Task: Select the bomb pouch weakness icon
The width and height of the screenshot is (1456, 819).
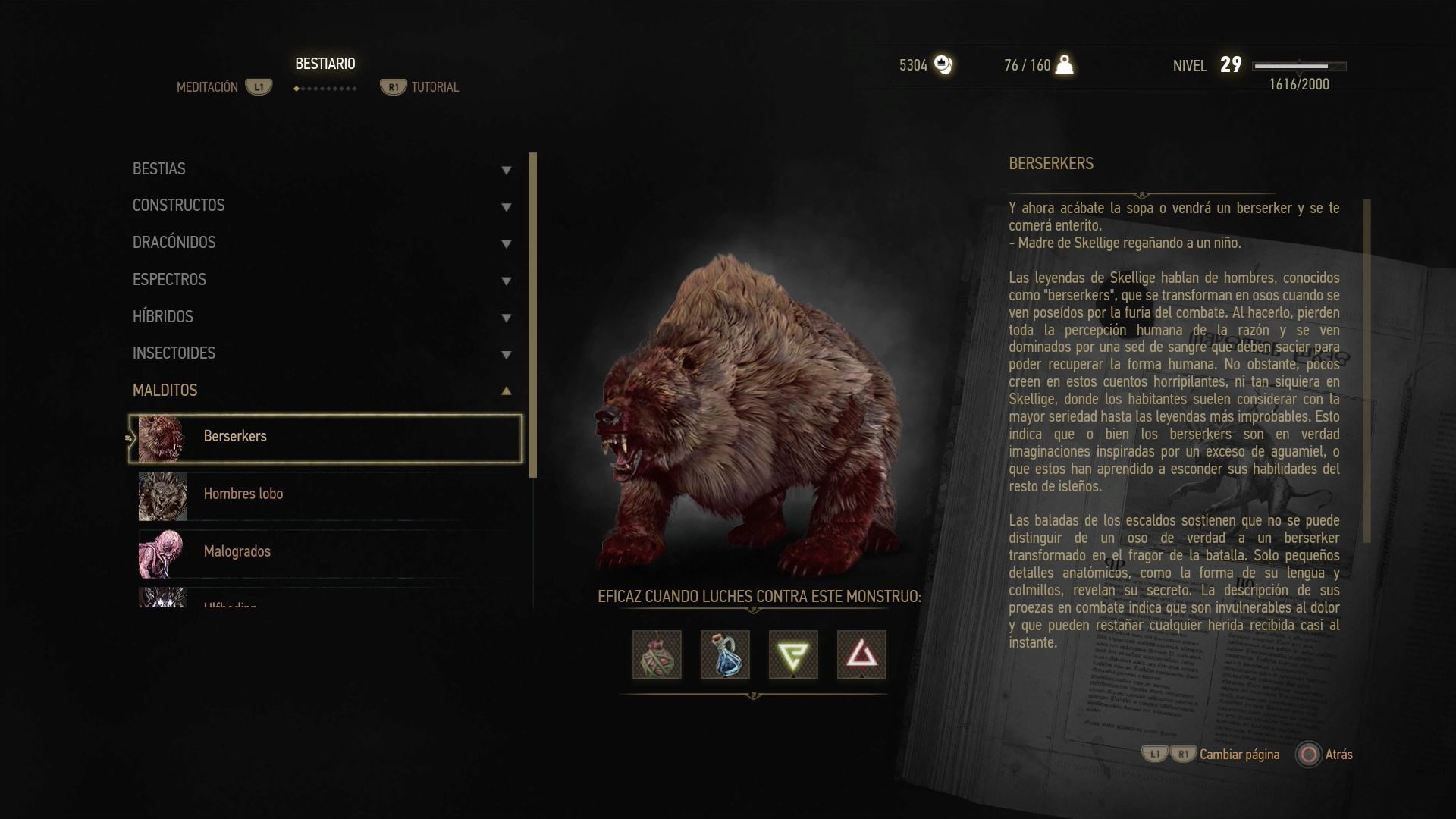Action: pos(657,654)
